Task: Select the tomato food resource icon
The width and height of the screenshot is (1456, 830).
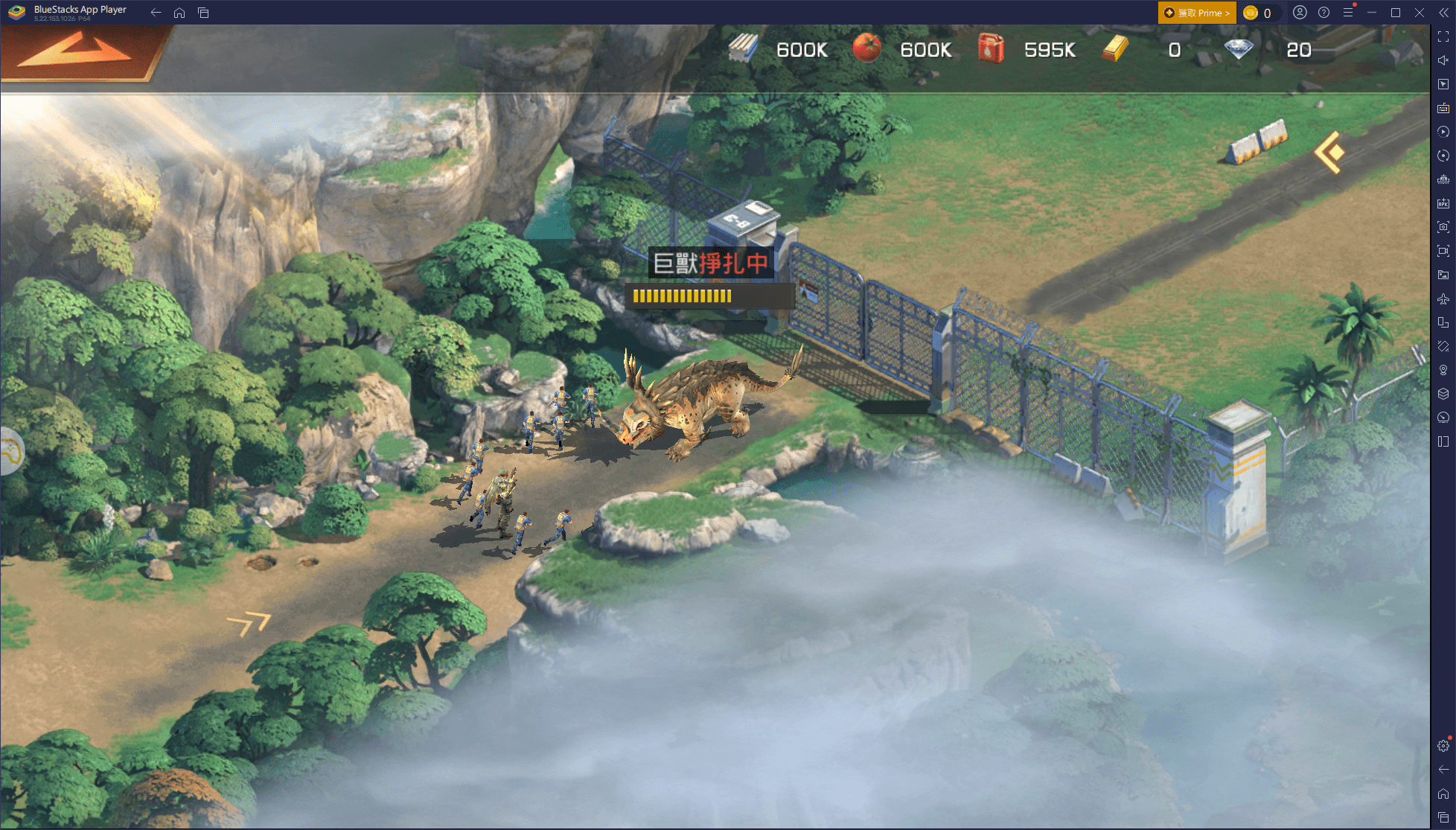Action: [866, 49]
